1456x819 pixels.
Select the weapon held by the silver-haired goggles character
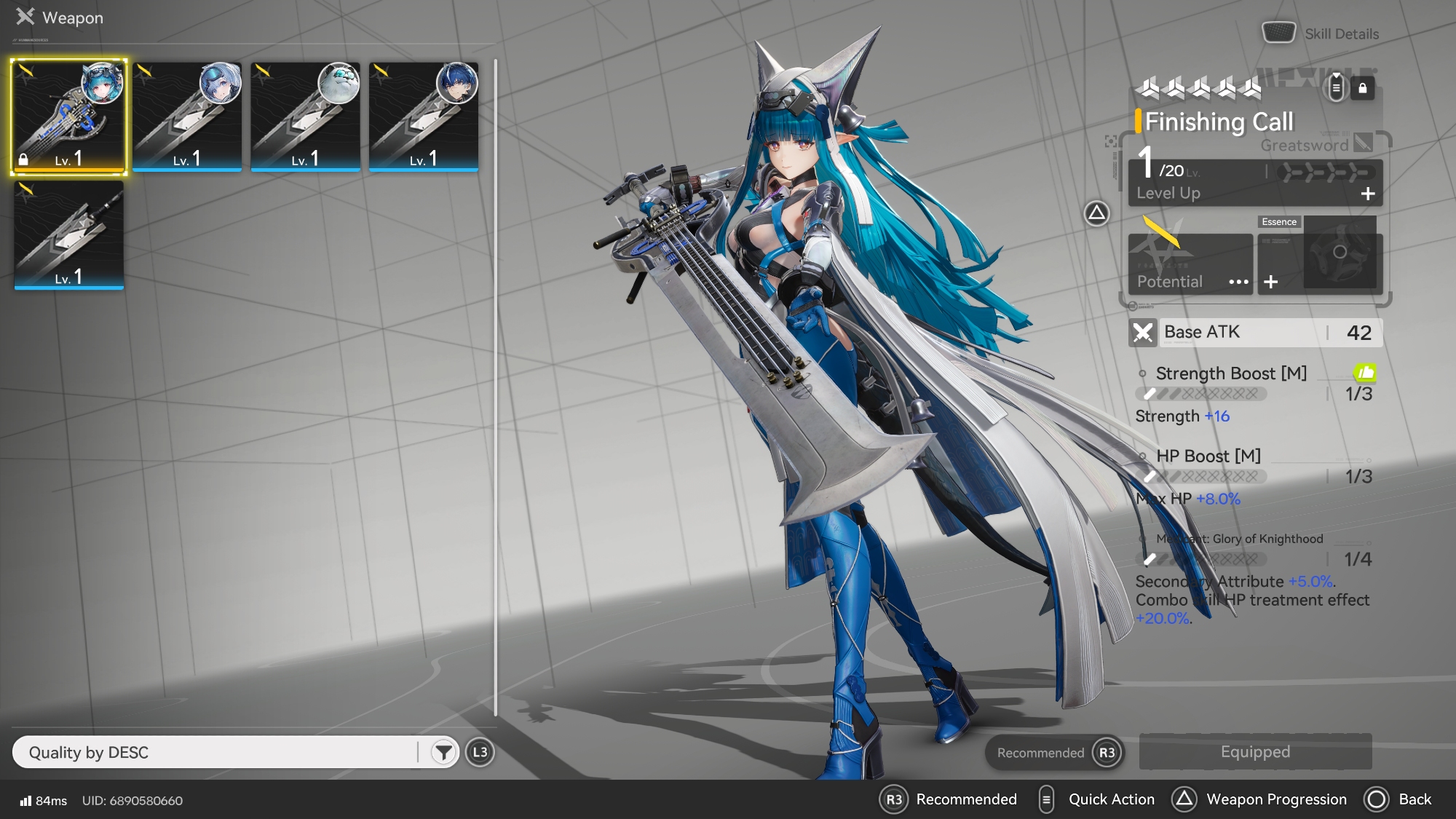tap(187, 116)
